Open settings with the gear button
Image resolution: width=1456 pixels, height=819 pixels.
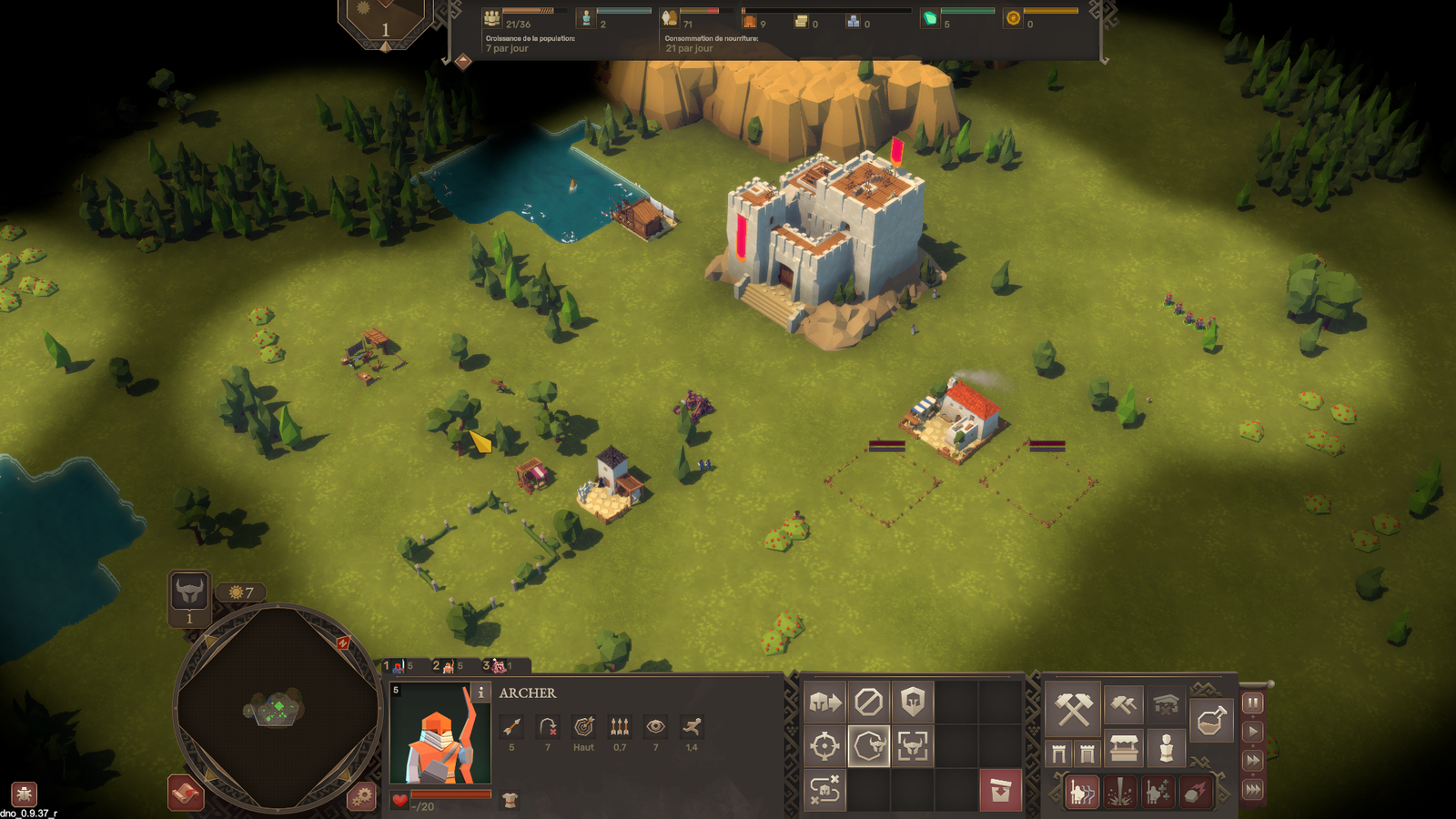point(361,797)
